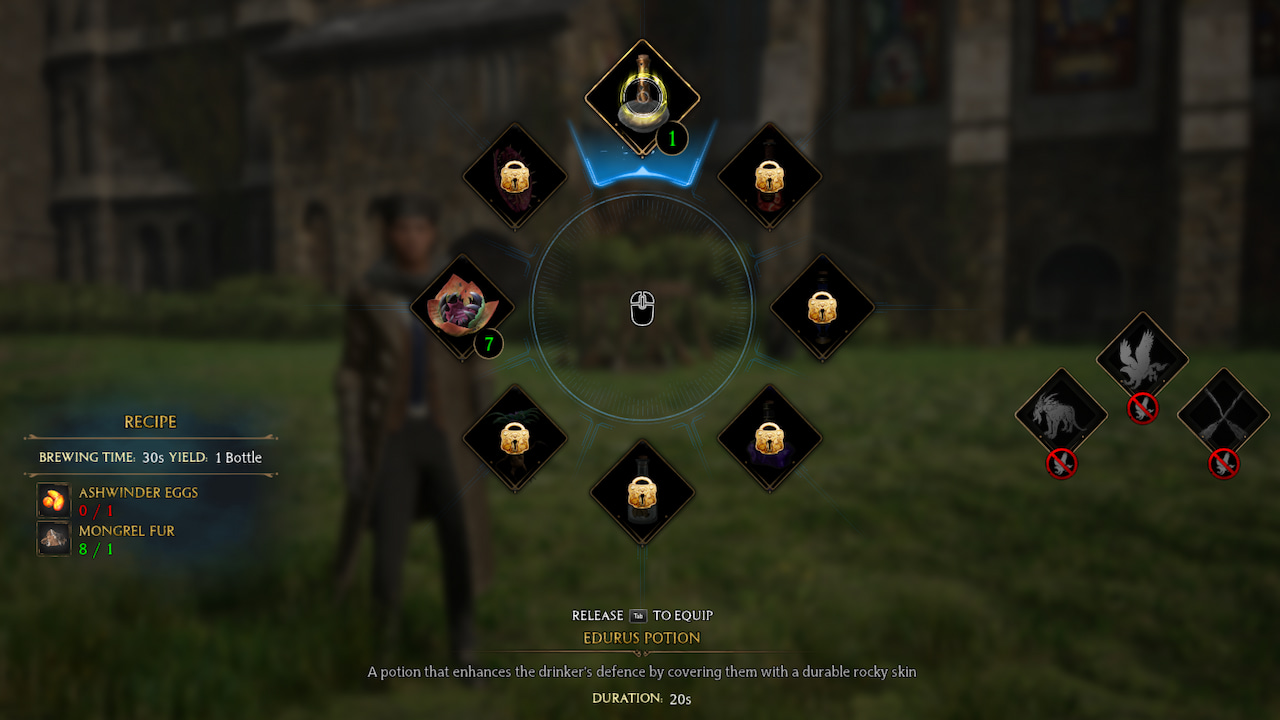Click the green quantity badge on the Edurus Potion
Screen dimensions: 1280x720
tap(670, 140)
